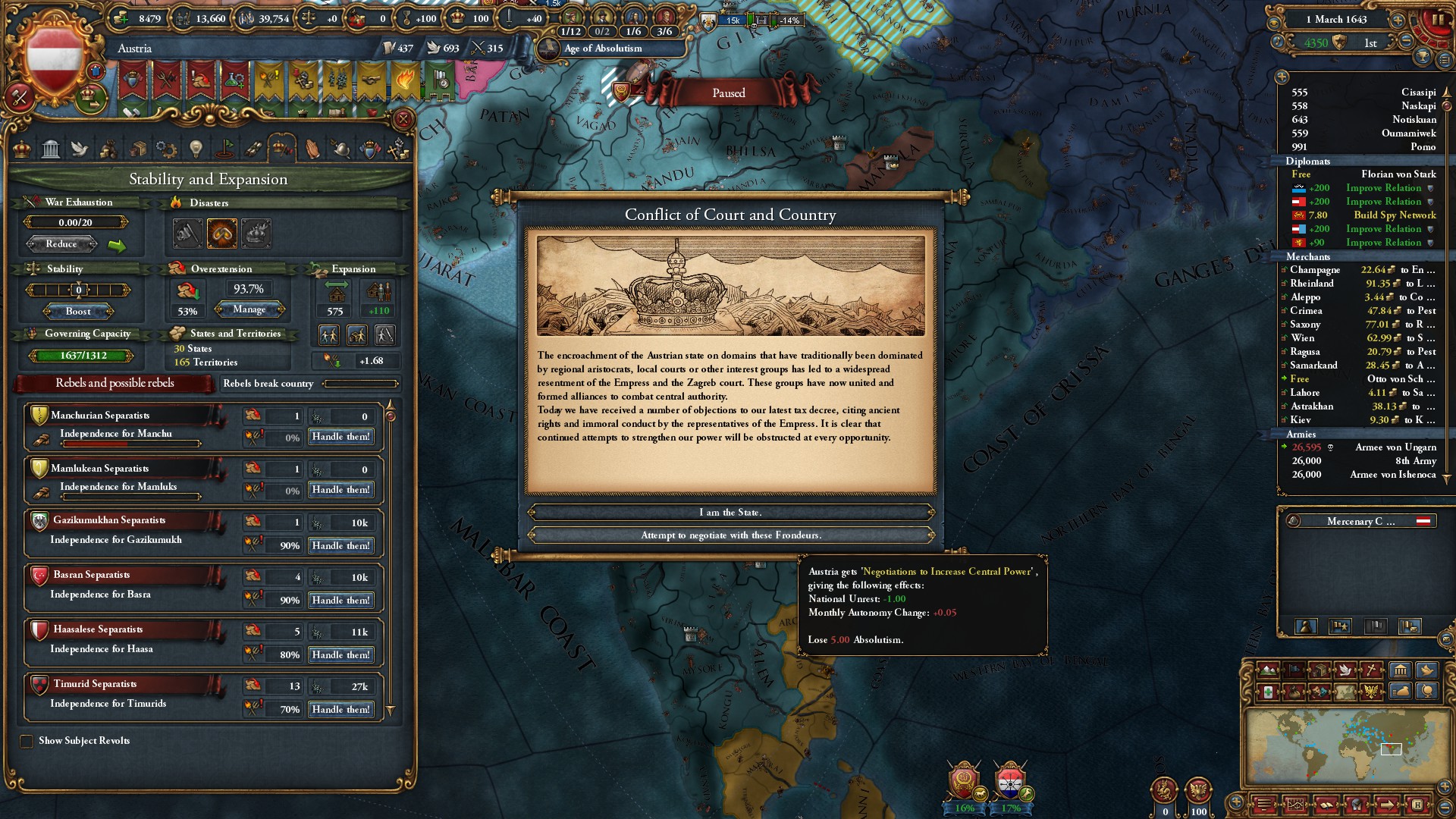Handle the Haasalese Separatists rebels
Screen dimensions: 1456x819
[x=340, y=655]
